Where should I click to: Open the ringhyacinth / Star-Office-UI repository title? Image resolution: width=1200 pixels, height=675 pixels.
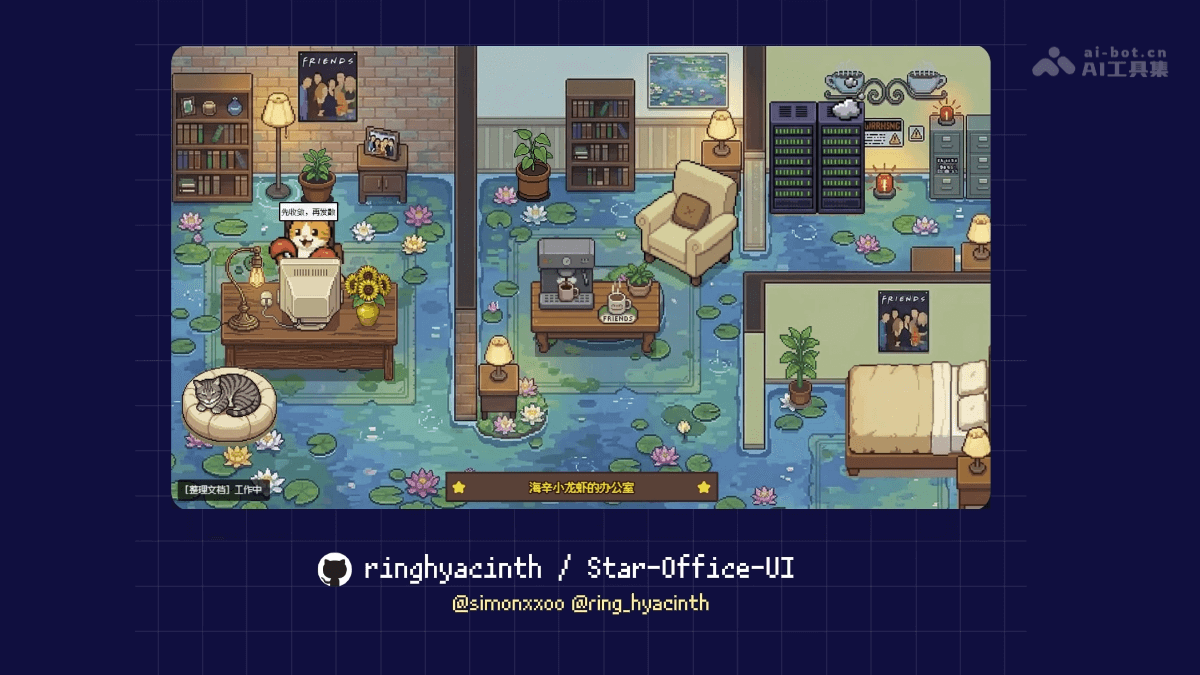pos(578,569)
